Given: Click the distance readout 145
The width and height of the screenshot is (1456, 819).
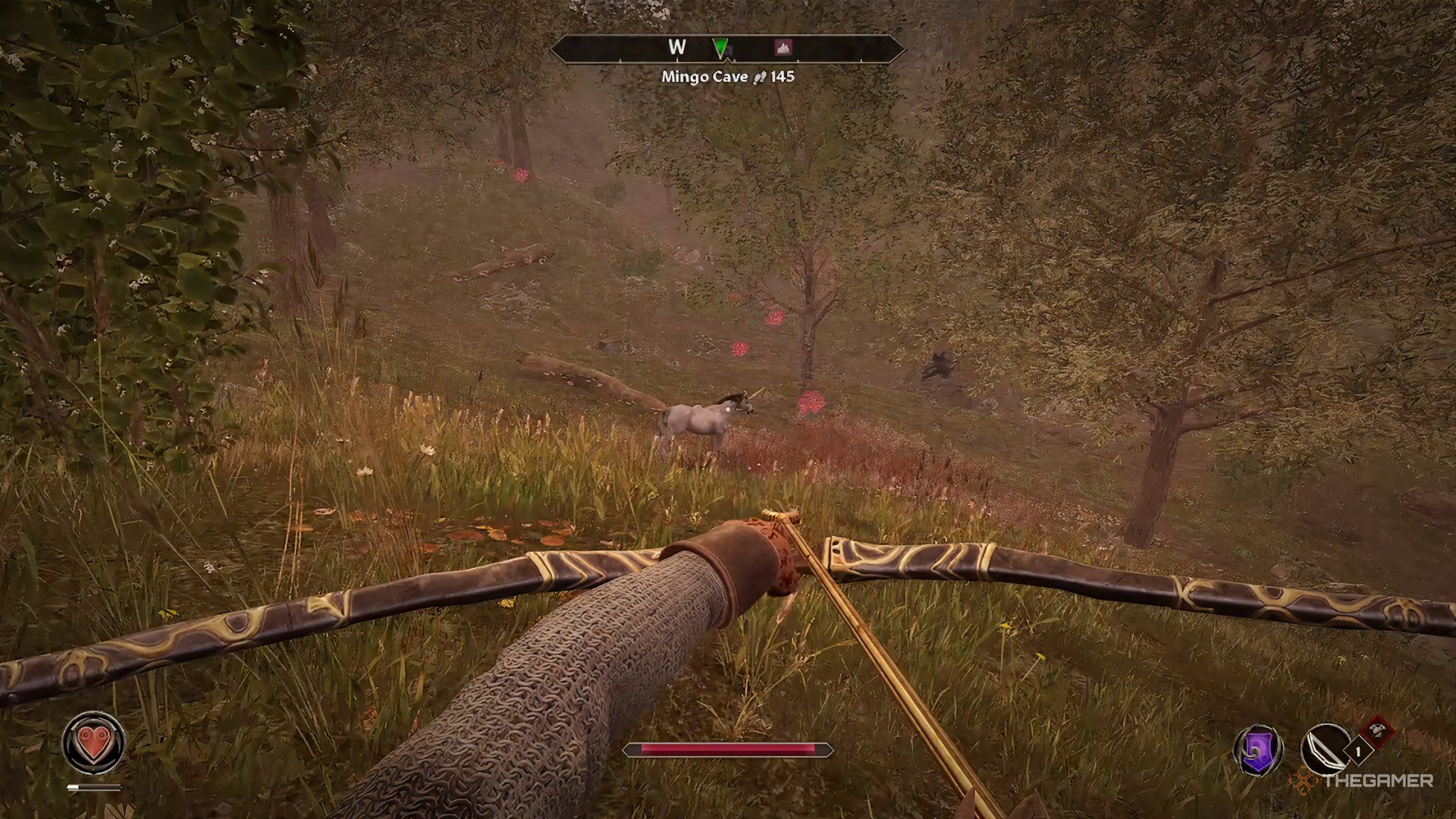Looking at the screenshot, I should tap(783, 77).
